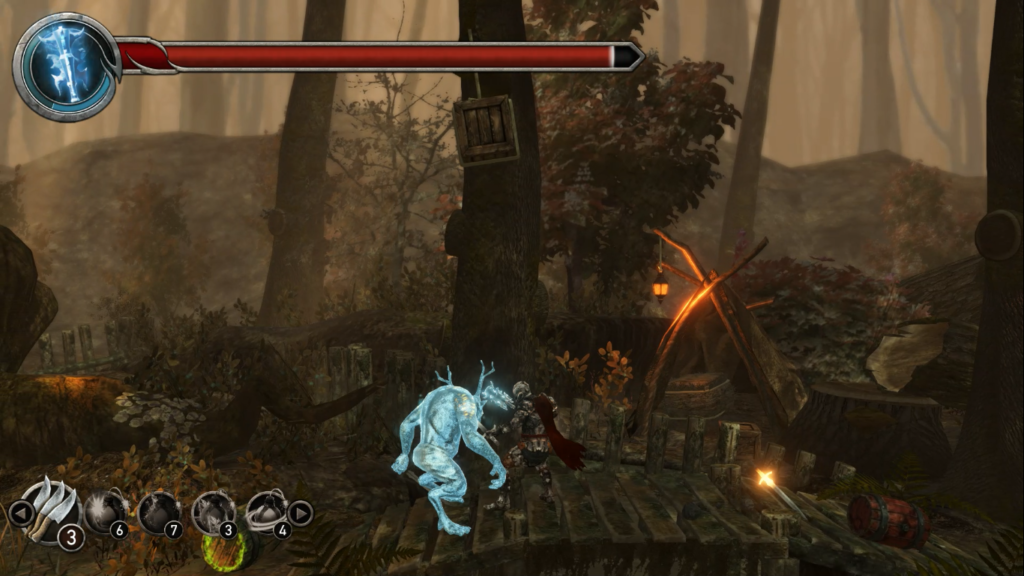
Task: Pick the bomb slot with count 3
Action: 212,513
